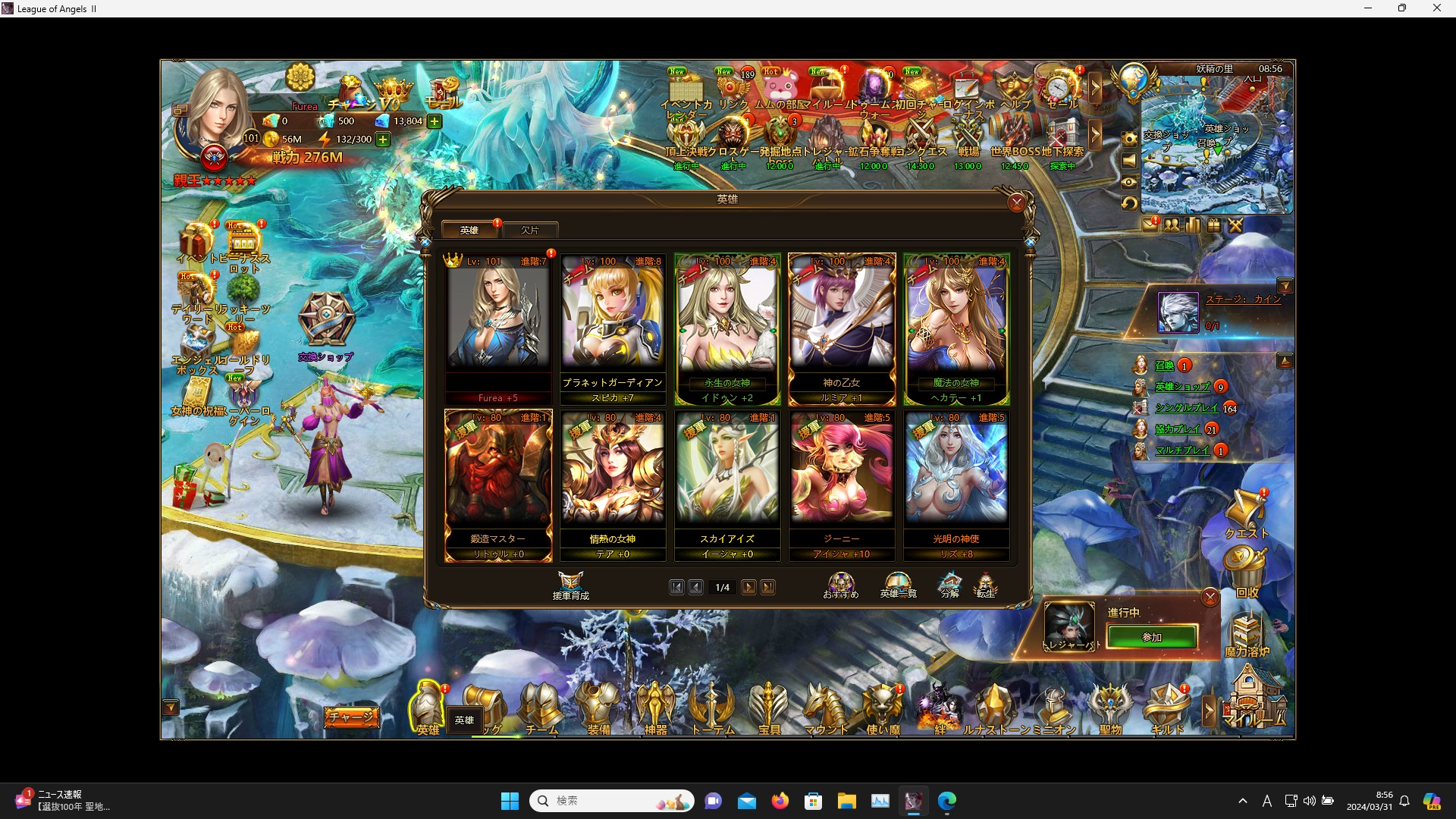Click the おすすめ (Recommended) icon
This screenshot has height=819, width=1456.
point(840,585)
